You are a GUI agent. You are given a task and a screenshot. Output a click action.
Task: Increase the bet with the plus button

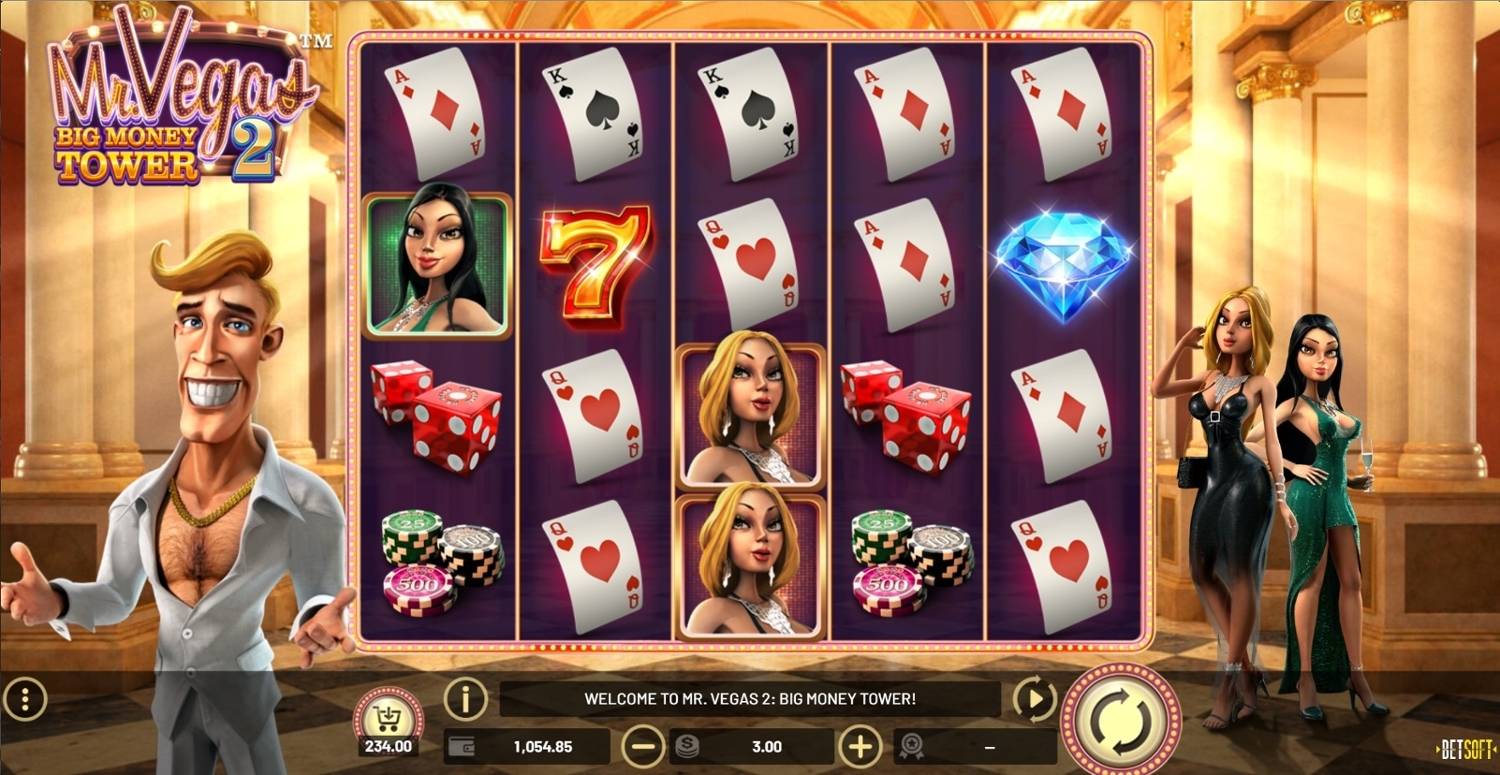coord(860,746)
